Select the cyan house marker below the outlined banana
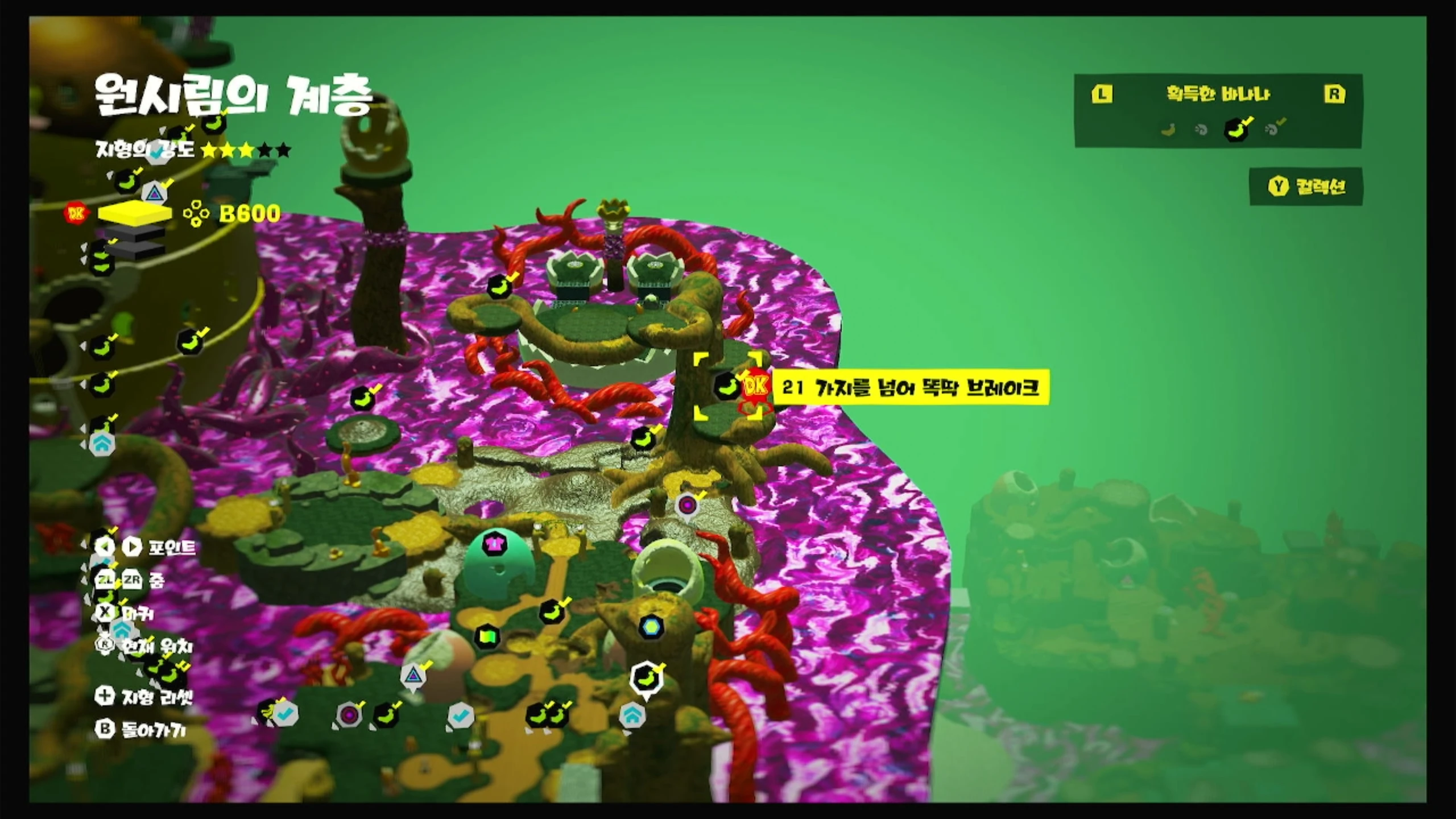The width and height of the screenshot is (1456, 819). (x=631, y=714)
